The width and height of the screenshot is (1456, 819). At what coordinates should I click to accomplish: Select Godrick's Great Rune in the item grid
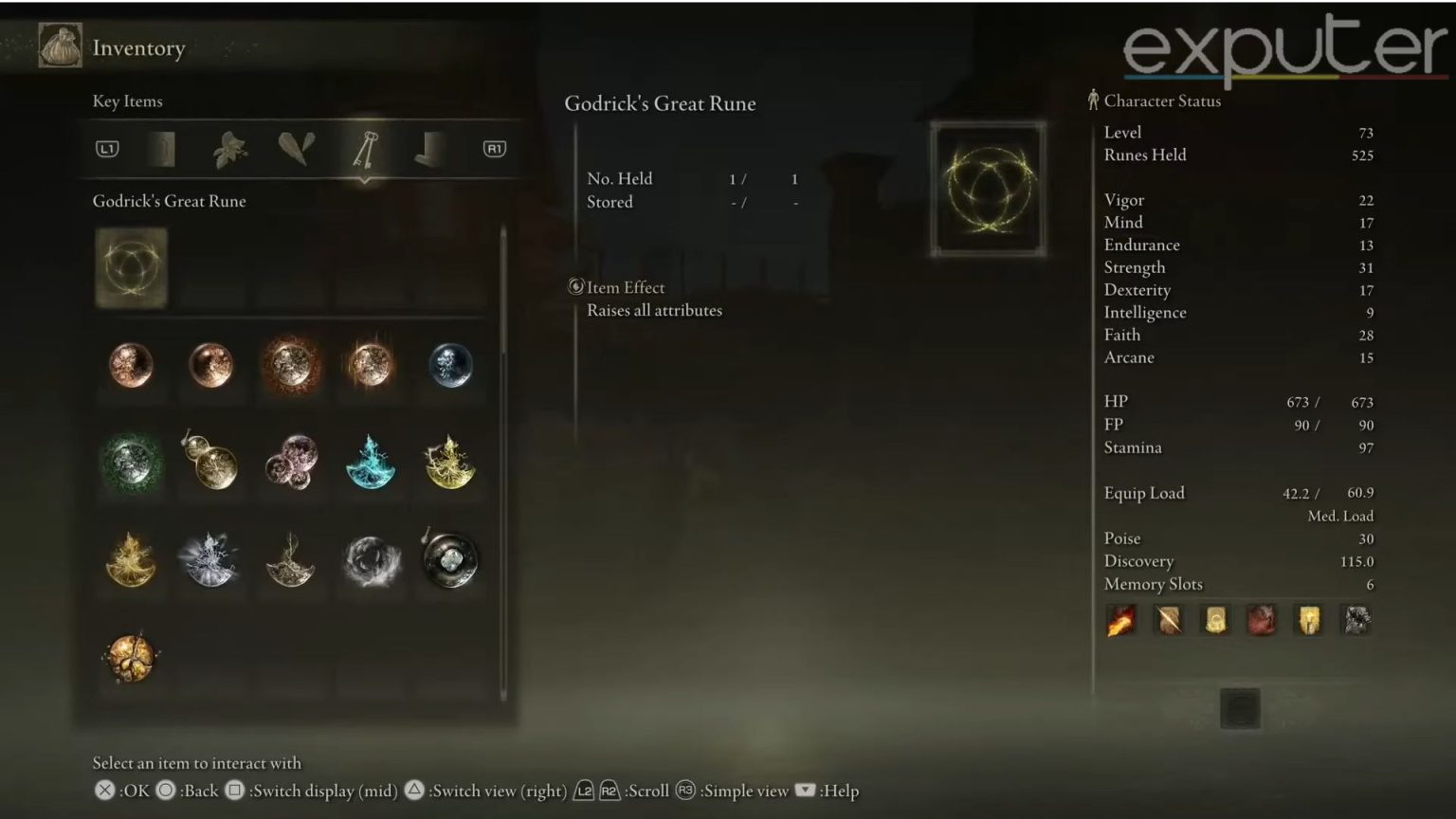pos(131,268)
